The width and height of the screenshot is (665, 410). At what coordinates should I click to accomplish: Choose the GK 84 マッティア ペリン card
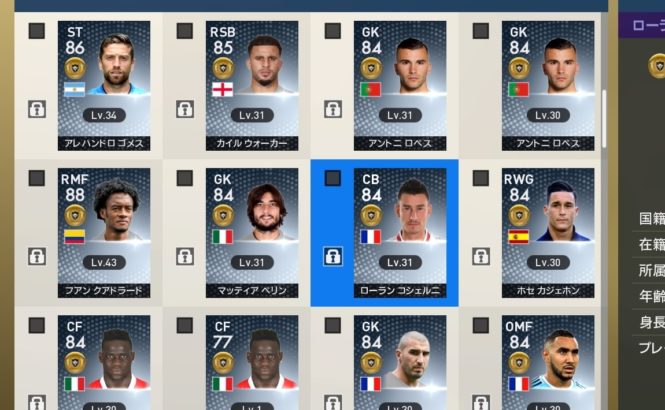tap(252, 234)
